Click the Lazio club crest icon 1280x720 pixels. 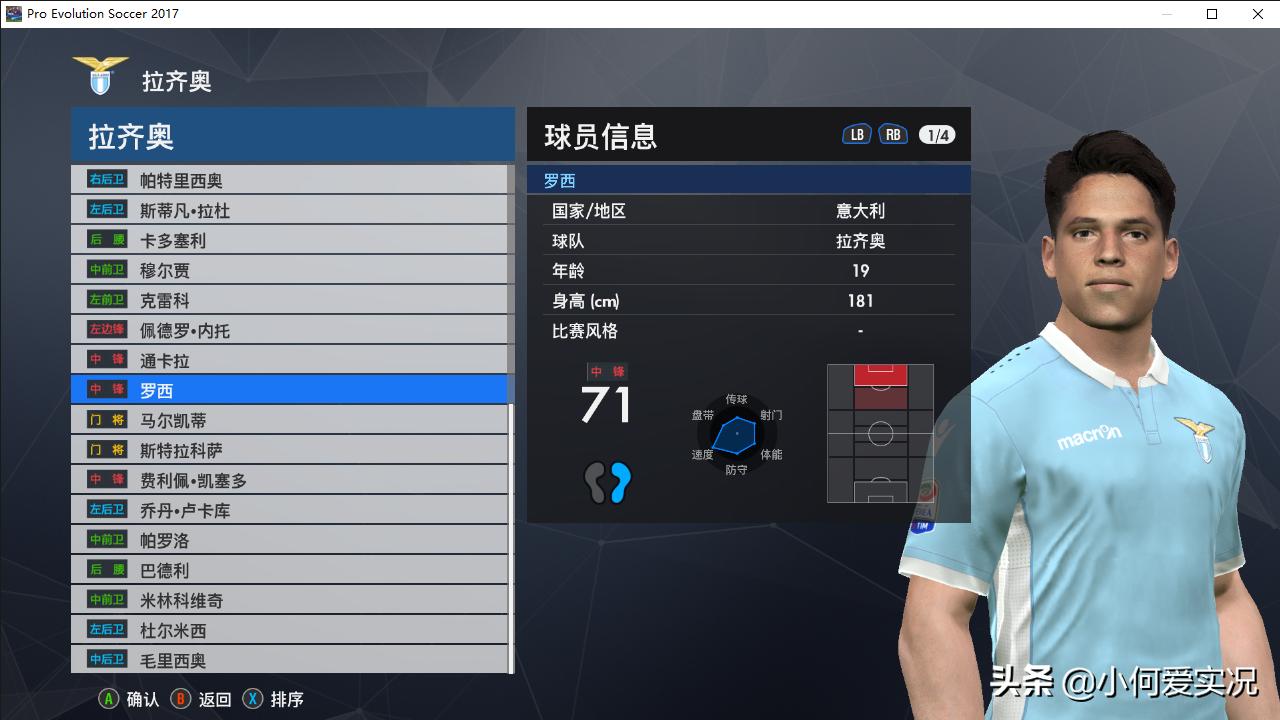[x=100, y=73]
